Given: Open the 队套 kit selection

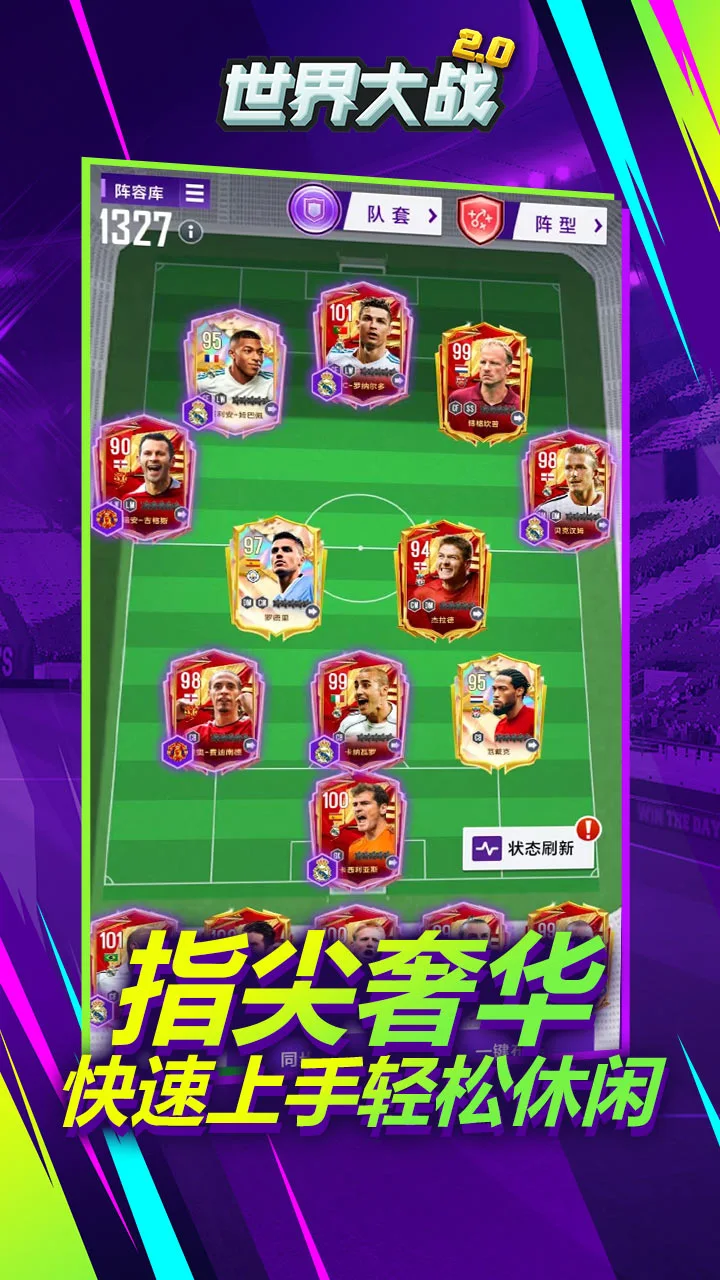Looking at the screenshot, I should pyautogui.click(x=391, y=213).
